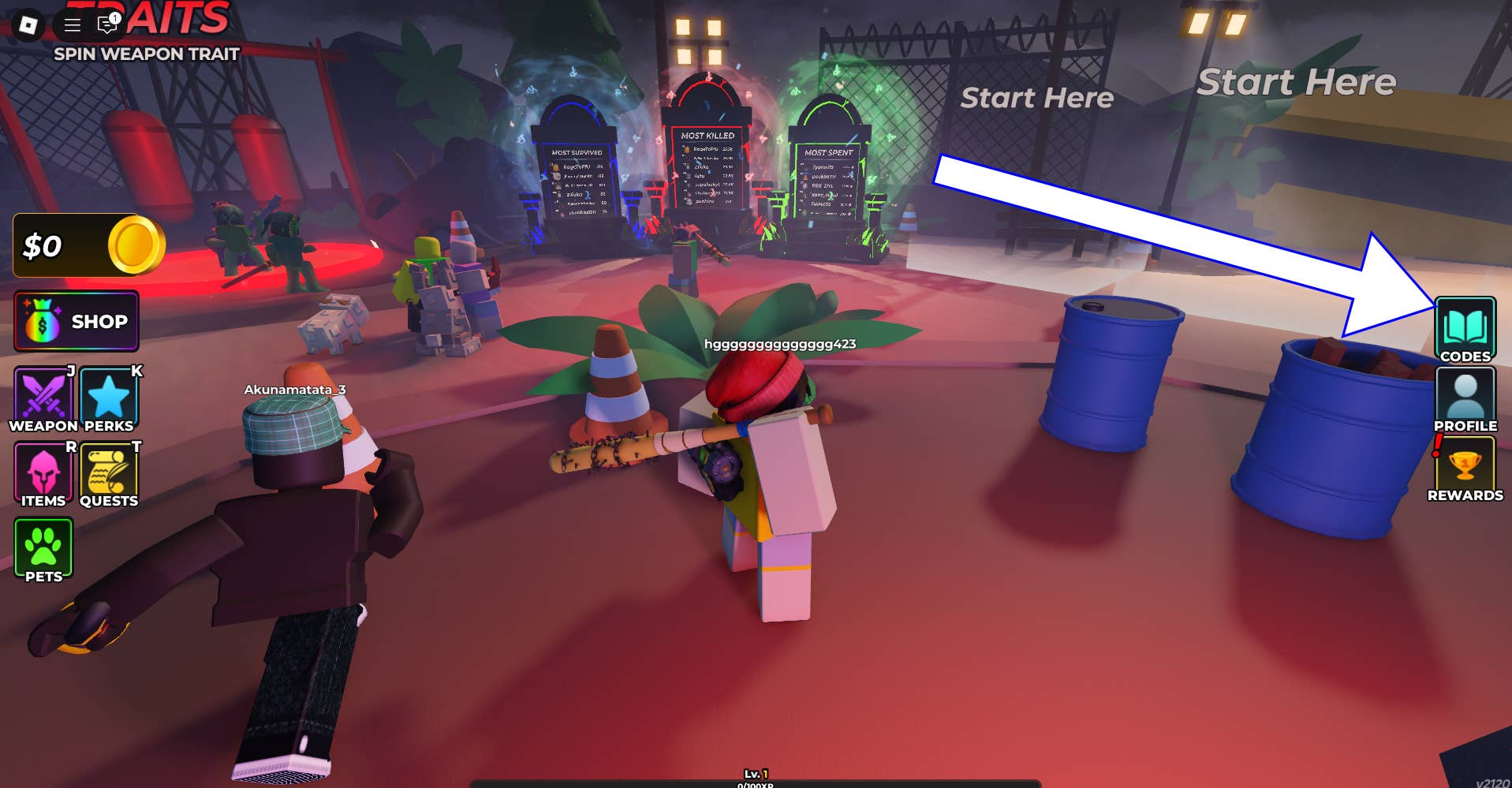View your Profile

click(1465, 398)
